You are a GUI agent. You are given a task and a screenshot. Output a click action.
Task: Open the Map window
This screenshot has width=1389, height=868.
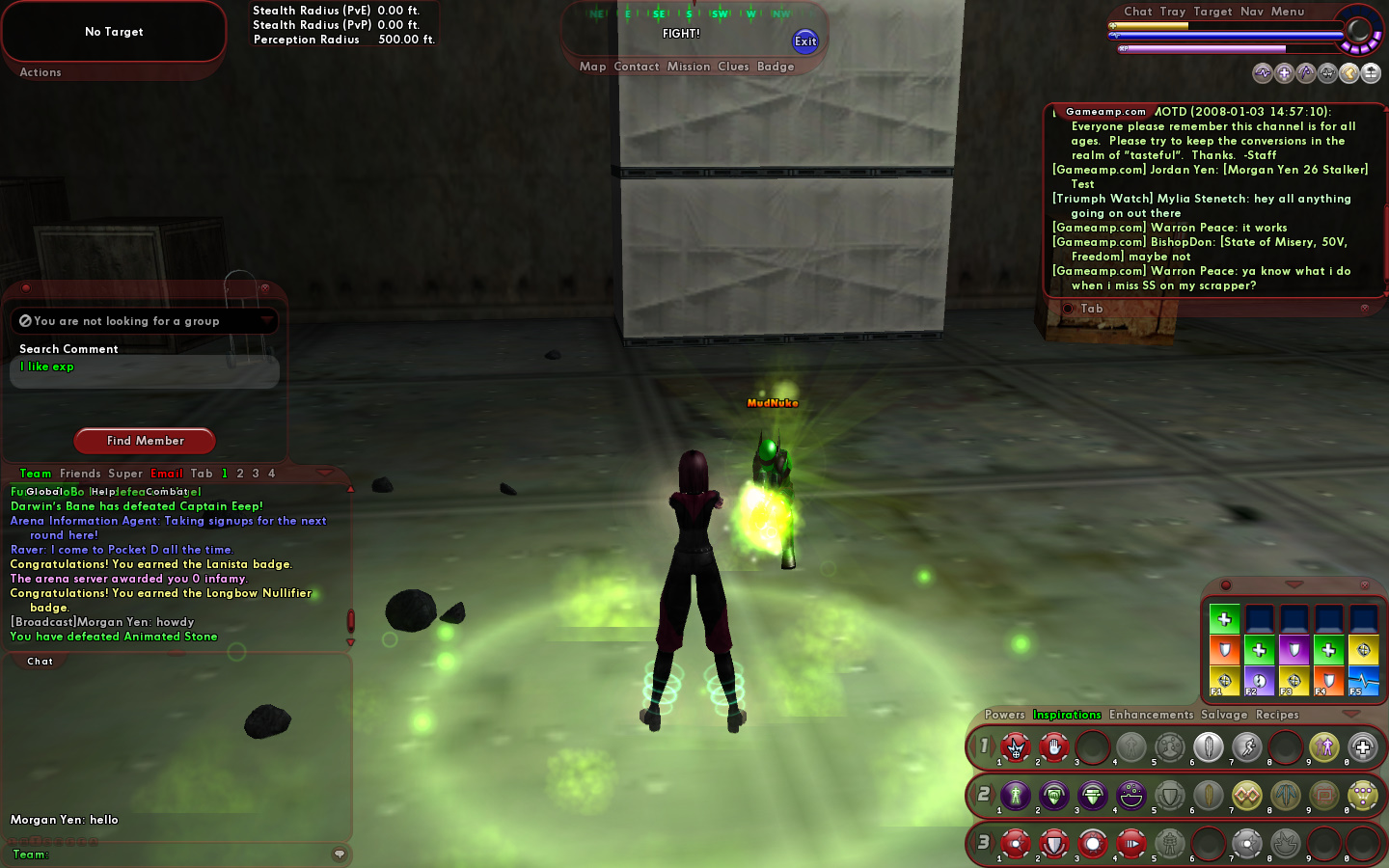pyautogui.click(x=592, y=67)
